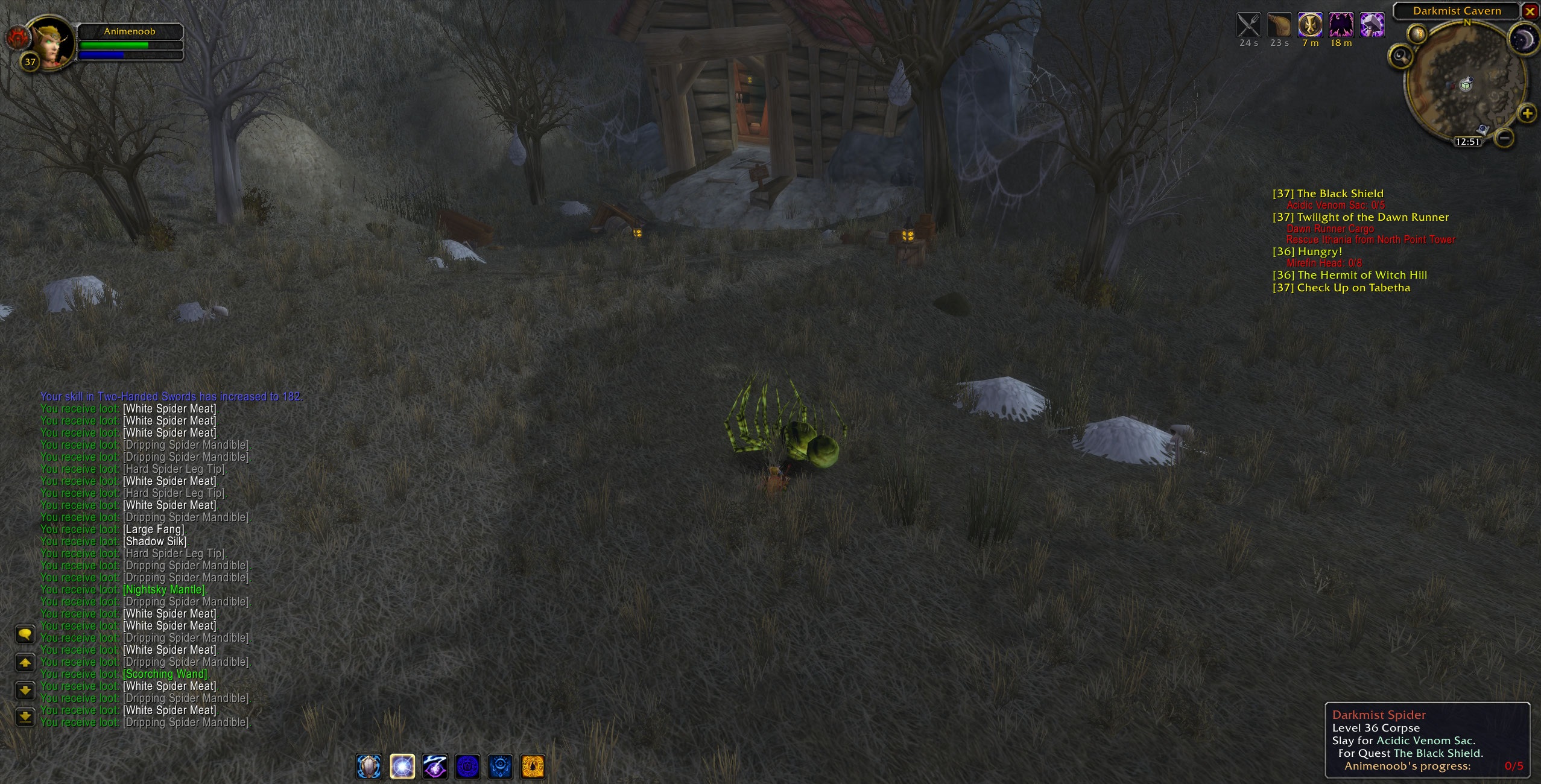Toggle the day/night indicator on the minimap

[x=1523, y=39]
